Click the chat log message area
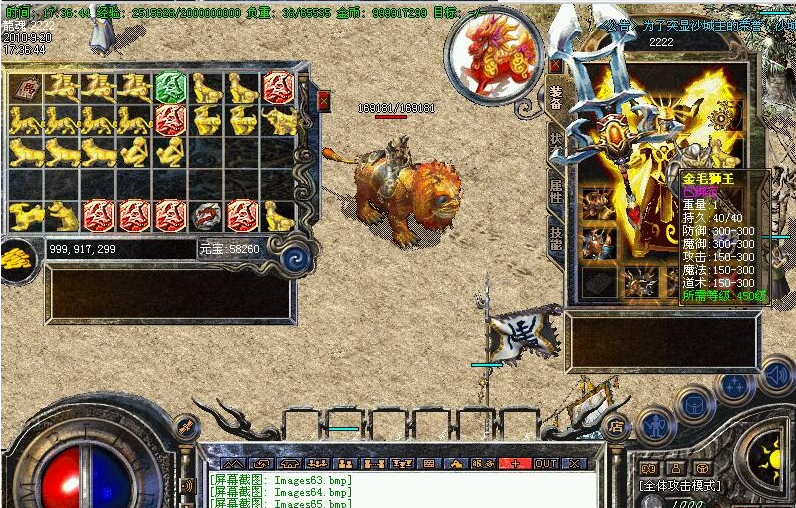The image size is (796, 508). (400, 491)
